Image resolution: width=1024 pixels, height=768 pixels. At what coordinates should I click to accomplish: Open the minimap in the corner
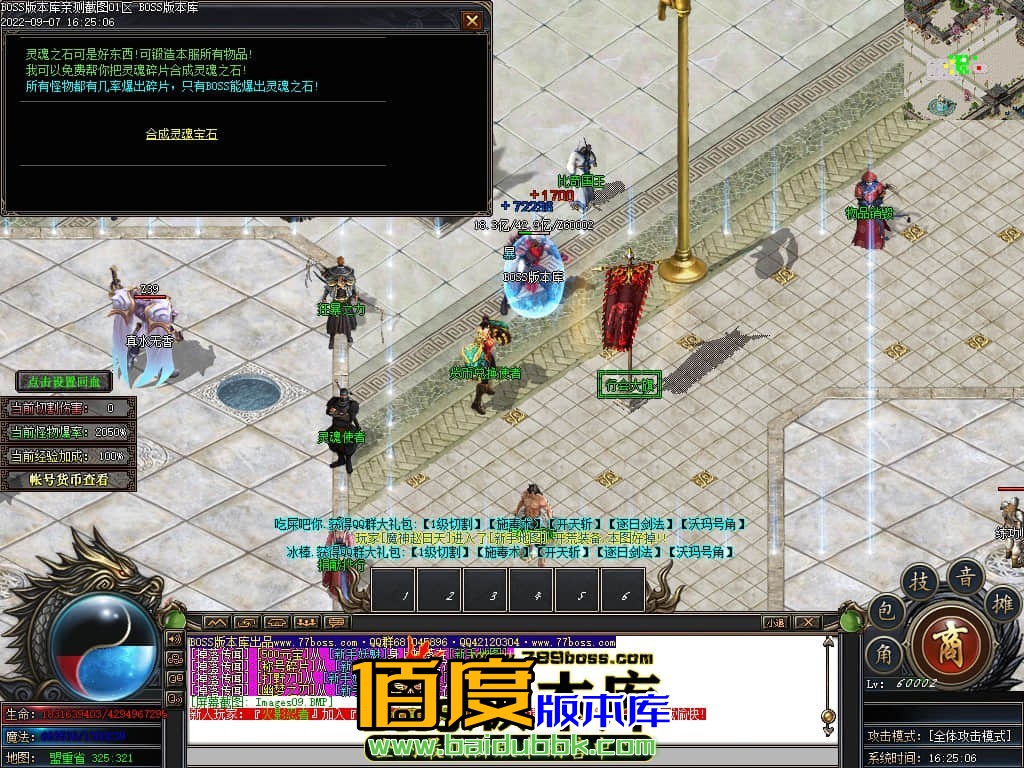963,59
